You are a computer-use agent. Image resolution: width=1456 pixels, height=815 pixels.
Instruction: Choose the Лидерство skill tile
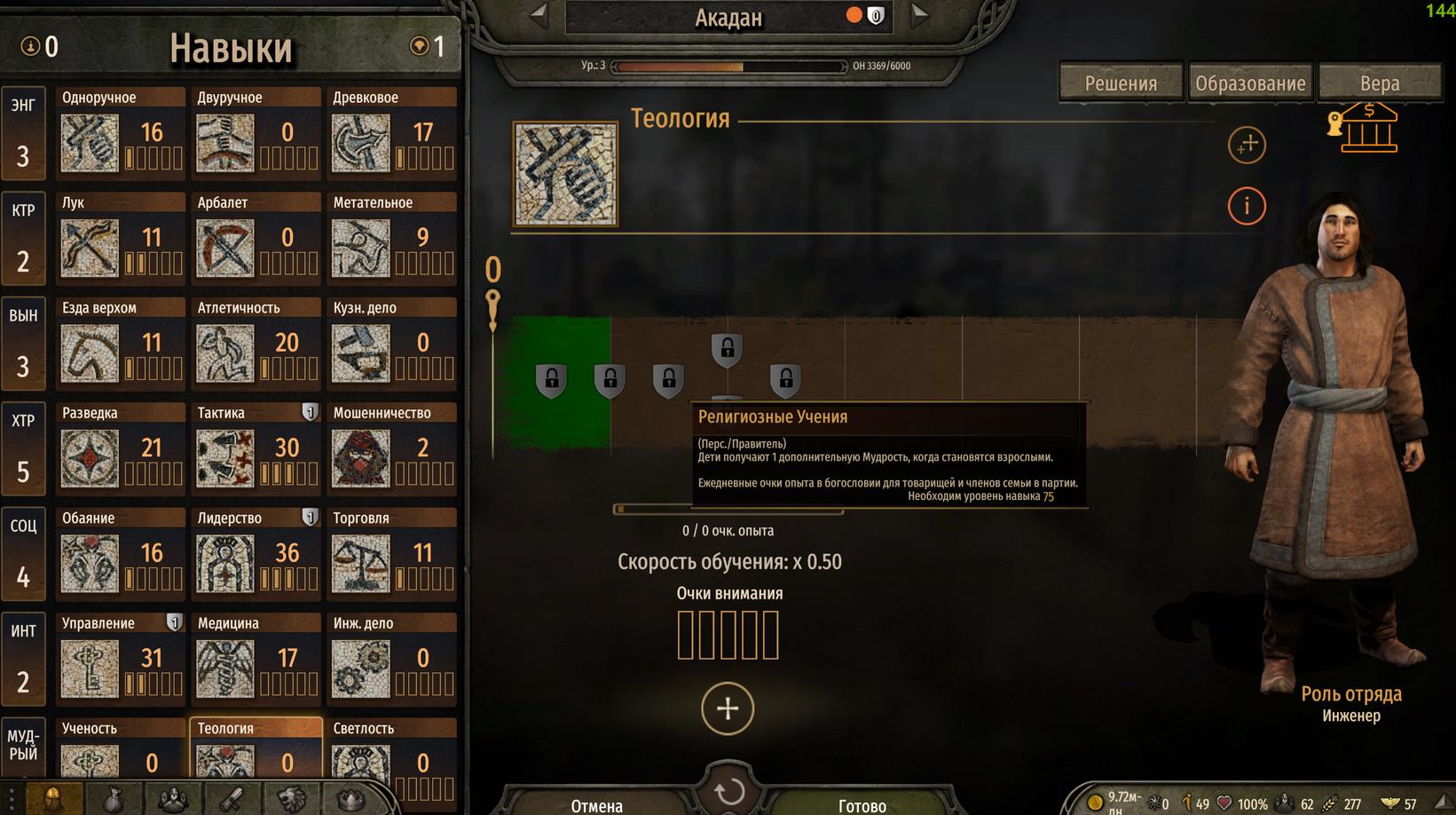[256, 554]
